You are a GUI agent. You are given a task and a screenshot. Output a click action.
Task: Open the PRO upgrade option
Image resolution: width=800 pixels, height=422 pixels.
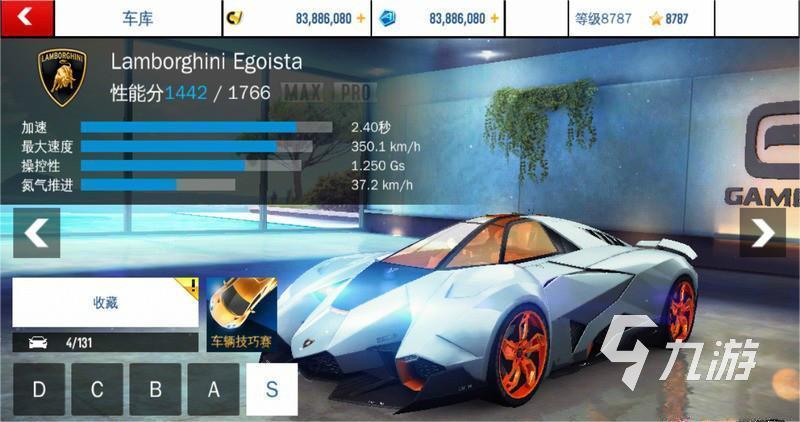[353, 93]
